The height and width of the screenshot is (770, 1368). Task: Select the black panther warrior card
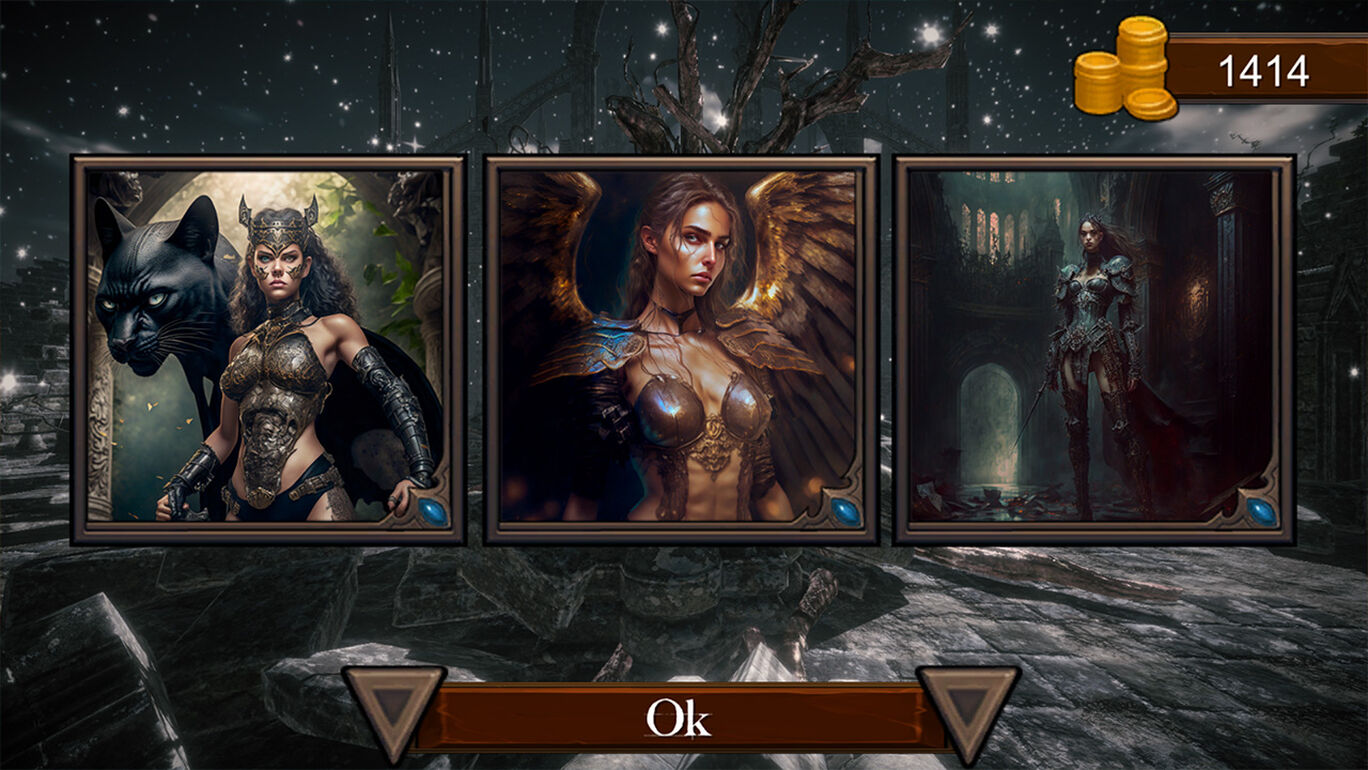pos(268,349)
